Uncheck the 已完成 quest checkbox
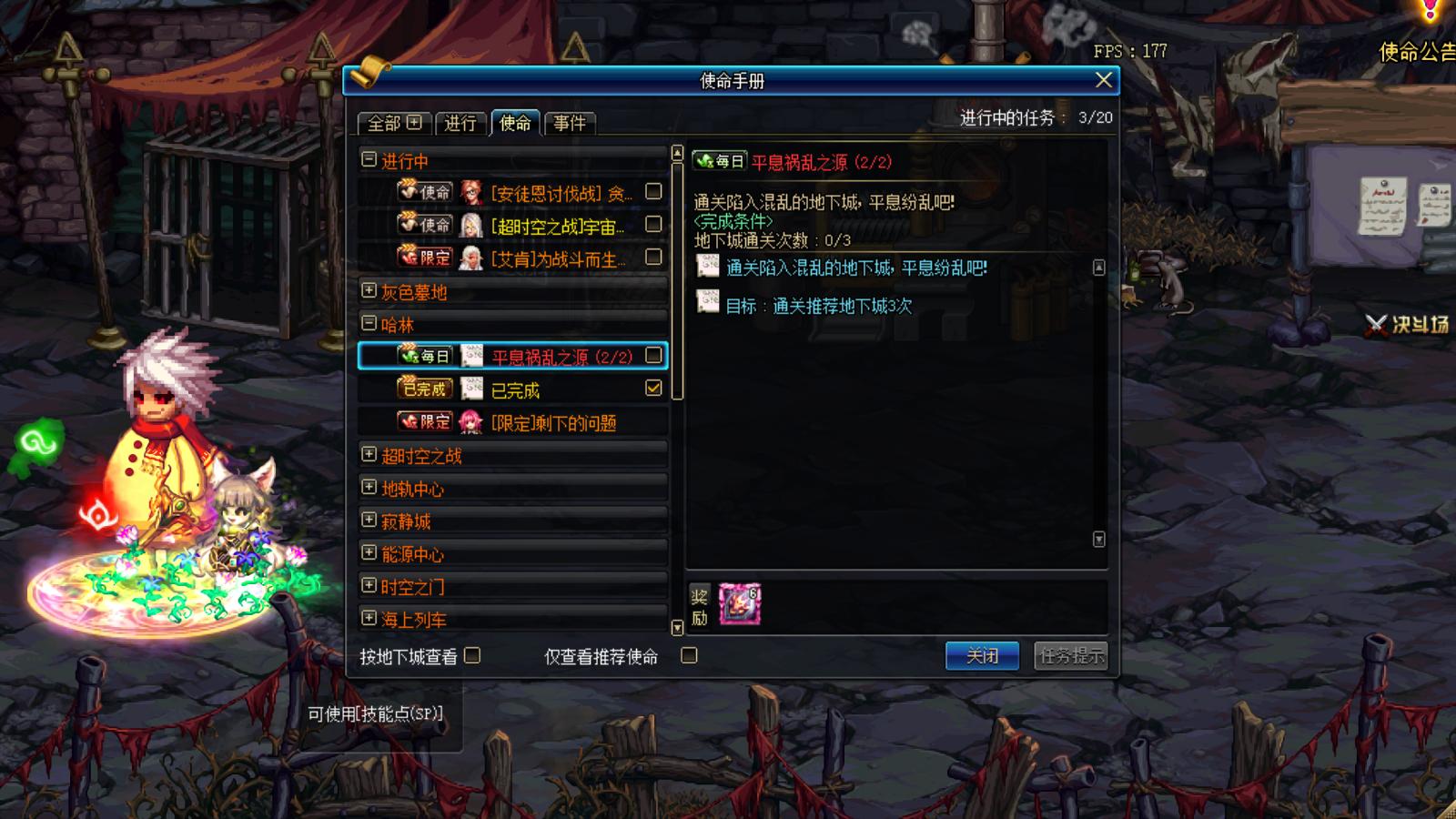This screenshot has height=819, width=1456. click(x=652, y=389)
